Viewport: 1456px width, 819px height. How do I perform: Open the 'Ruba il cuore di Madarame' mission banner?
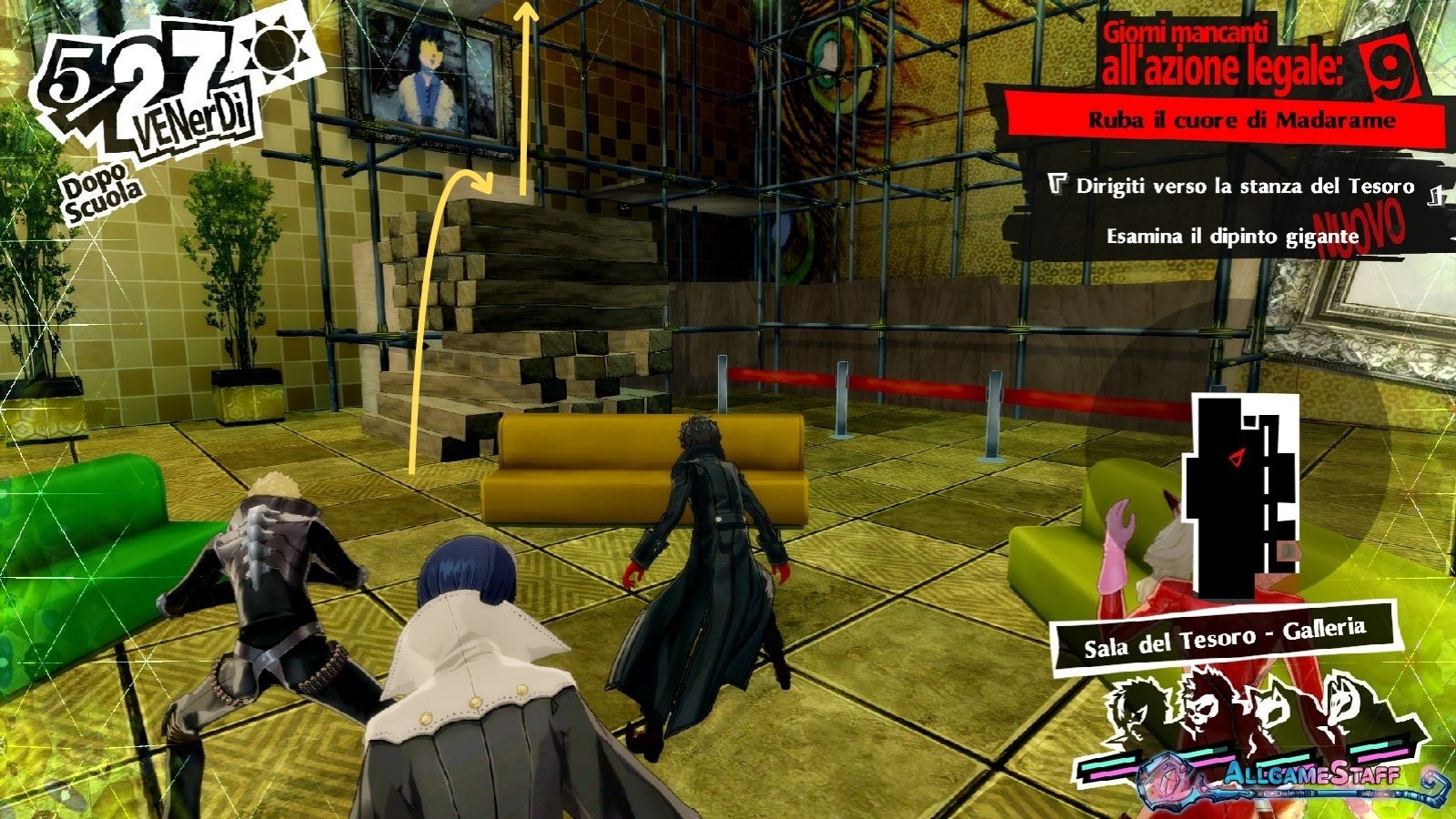point(1241,120)
